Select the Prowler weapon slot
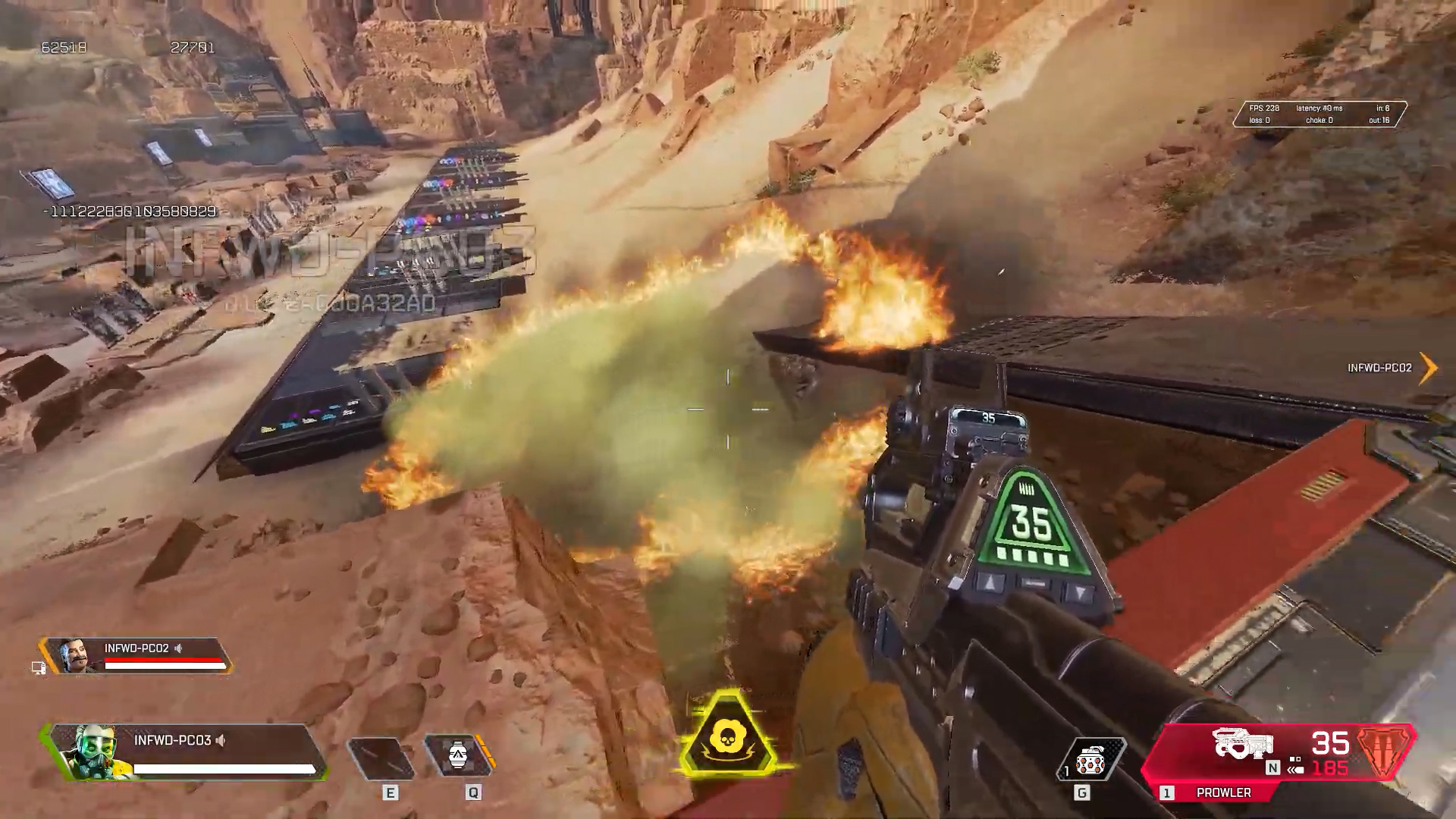Image resolution: width=1456 pixels, height=819 pixels. click(1222, 792)
